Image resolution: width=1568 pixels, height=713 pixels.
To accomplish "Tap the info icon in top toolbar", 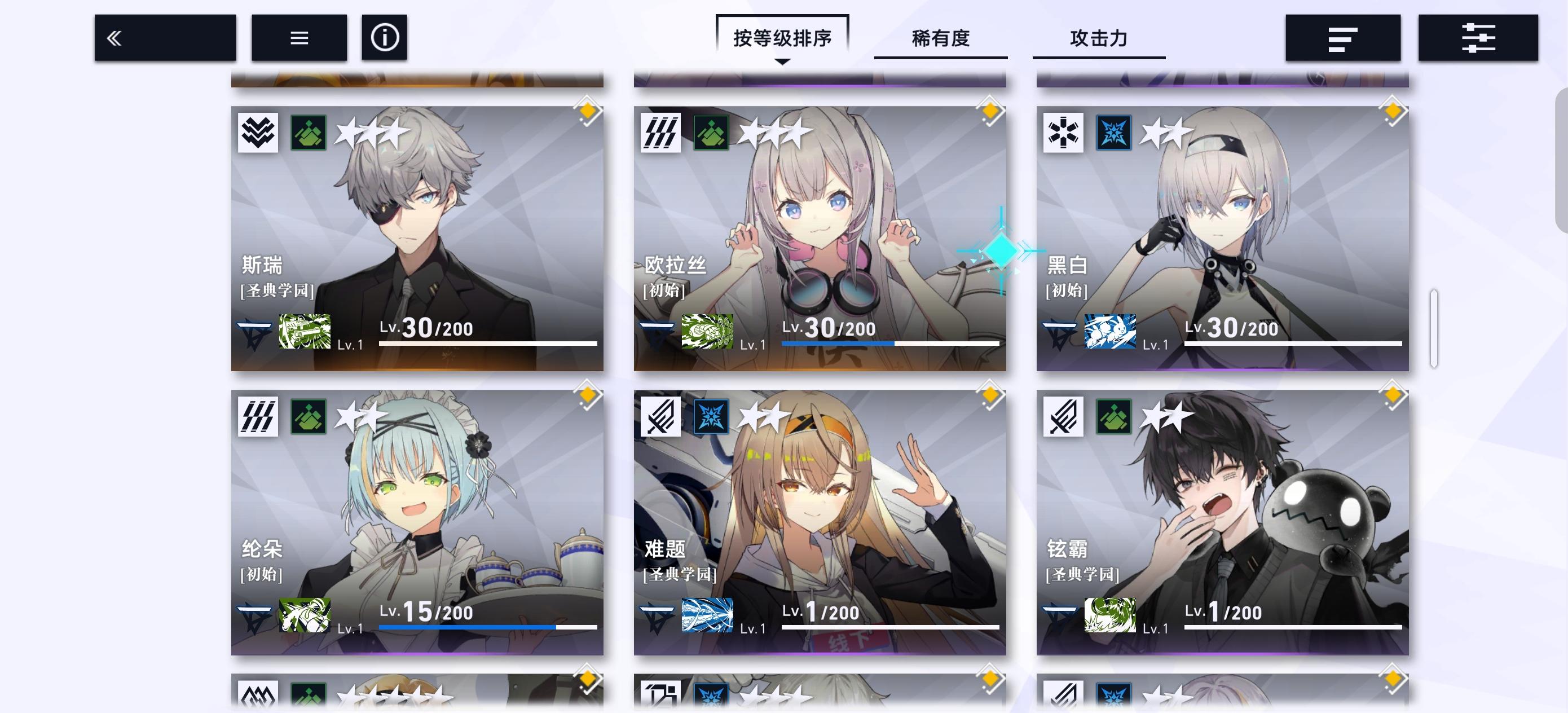I will (384, 38).
